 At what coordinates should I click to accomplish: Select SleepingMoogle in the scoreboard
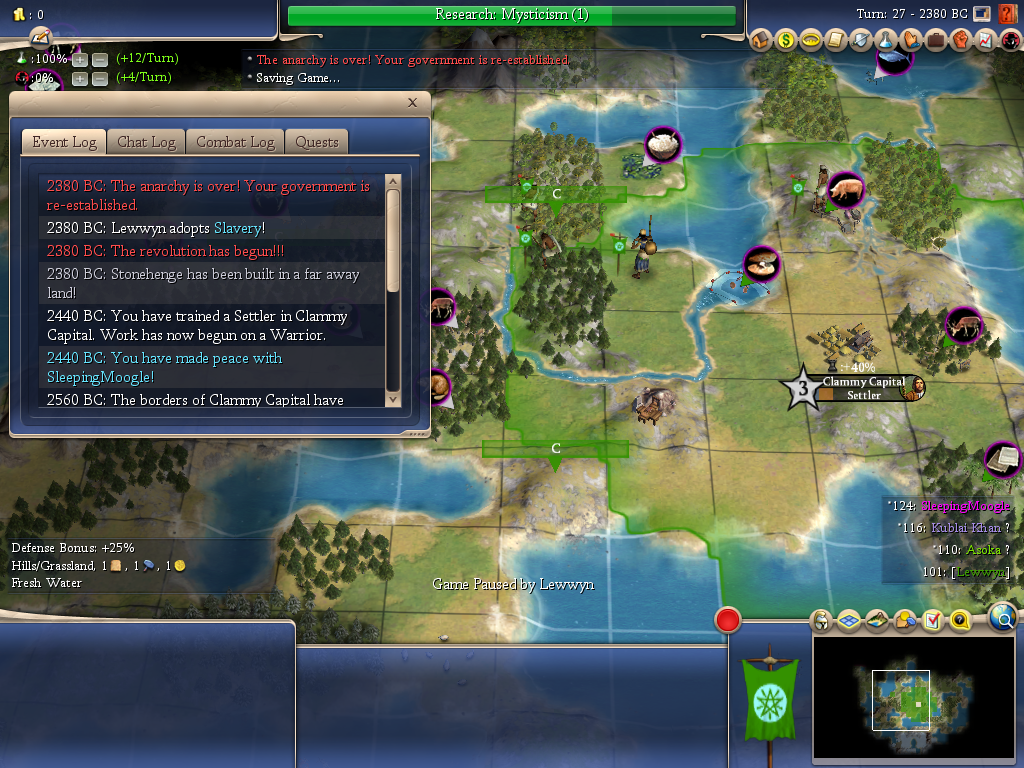(965, 507)
